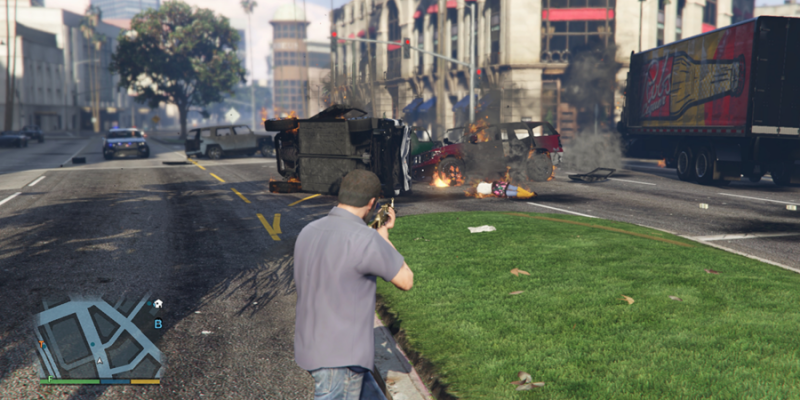Select the blue B blip on minimap

click(158, 323)
